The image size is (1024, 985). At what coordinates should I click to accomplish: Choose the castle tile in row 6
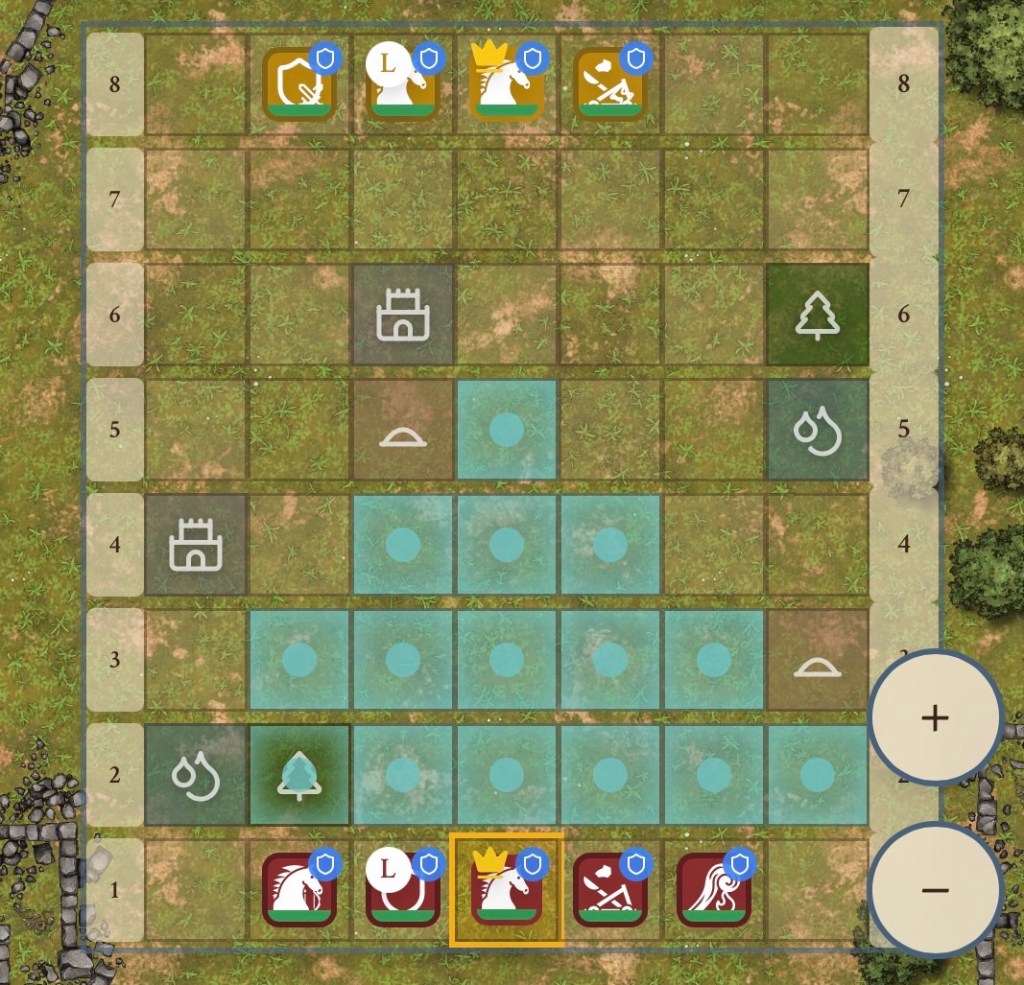coord(402,315)
